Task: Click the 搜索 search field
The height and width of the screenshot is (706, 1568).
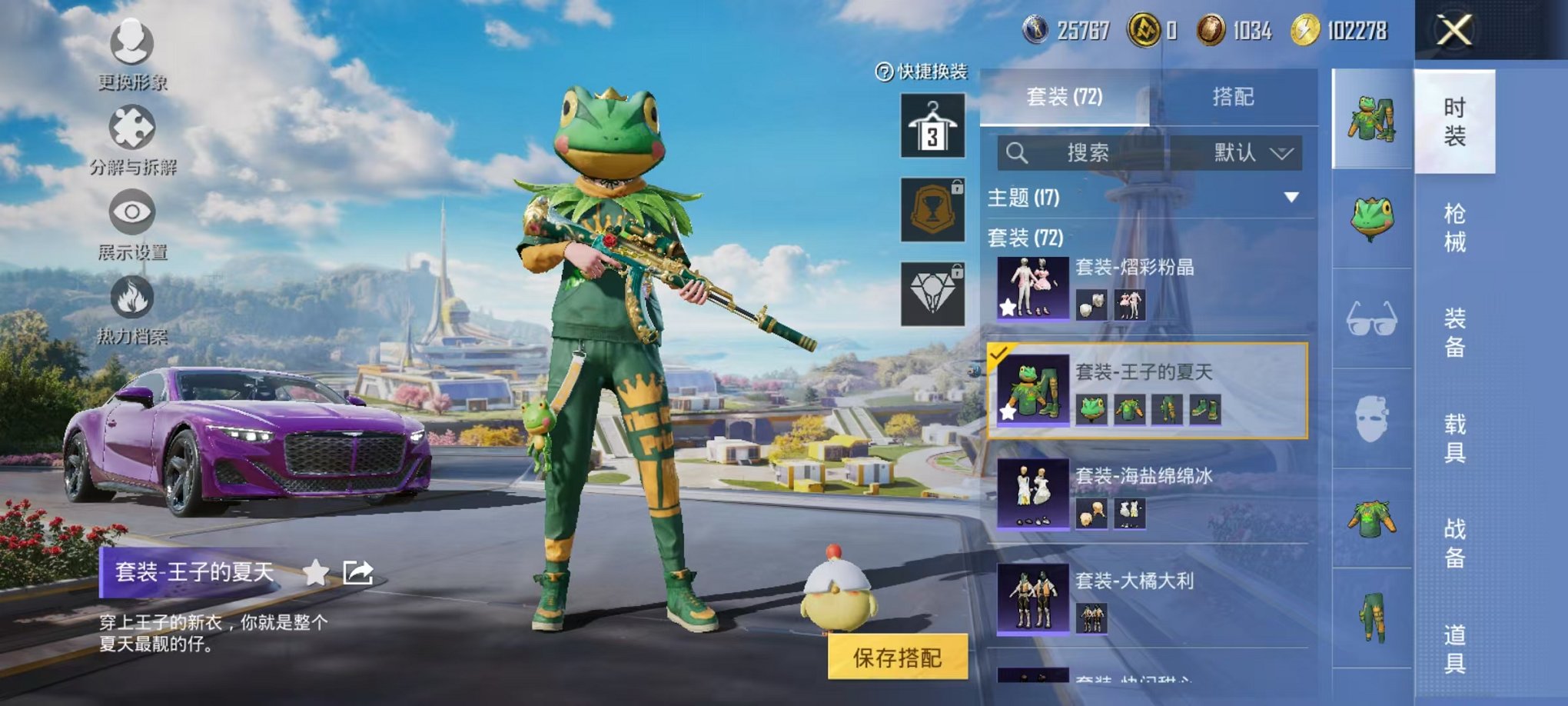Action: [x=1087, y=153]
